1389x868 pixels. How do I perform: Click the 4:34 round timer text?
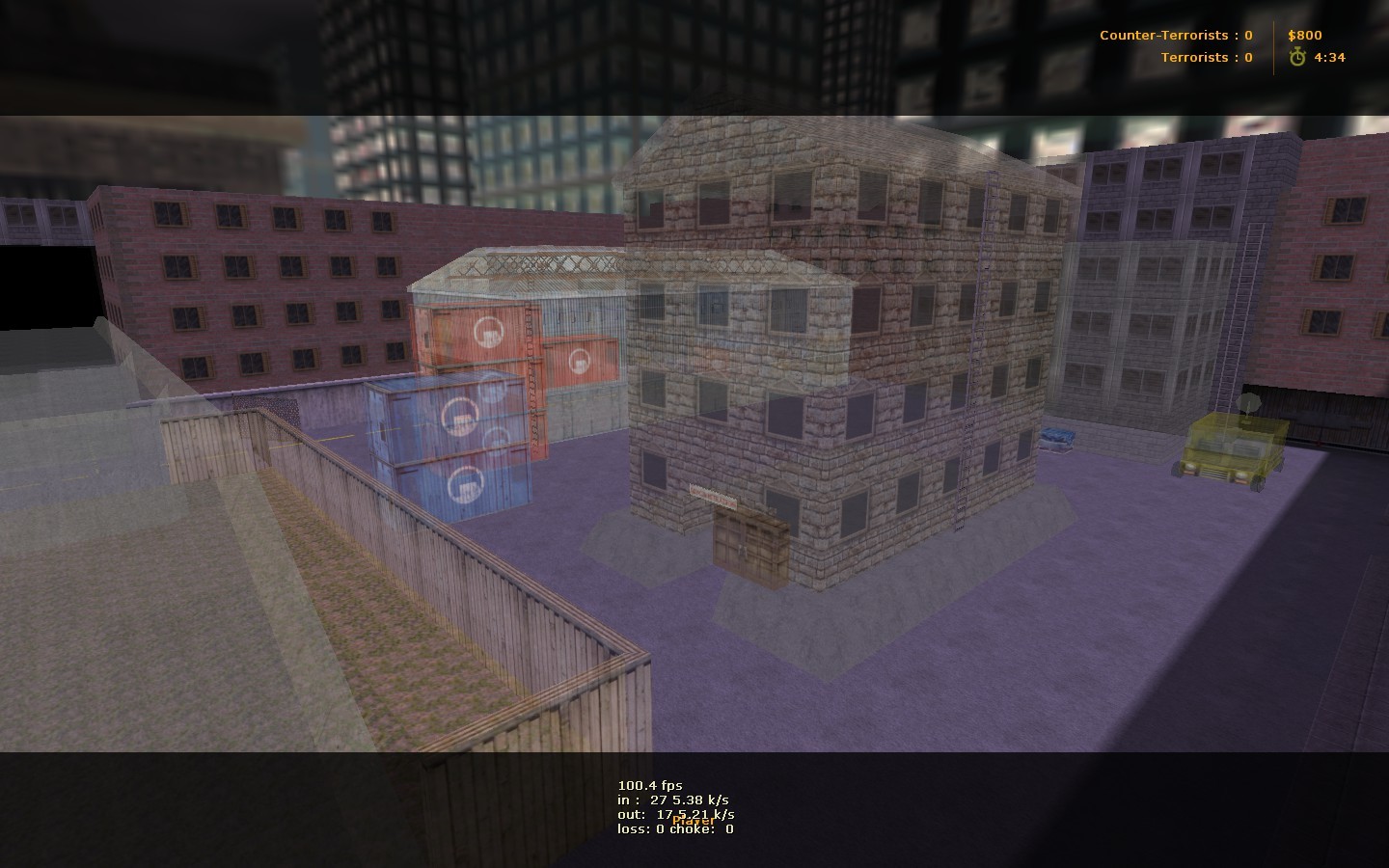click(1330, 58)
